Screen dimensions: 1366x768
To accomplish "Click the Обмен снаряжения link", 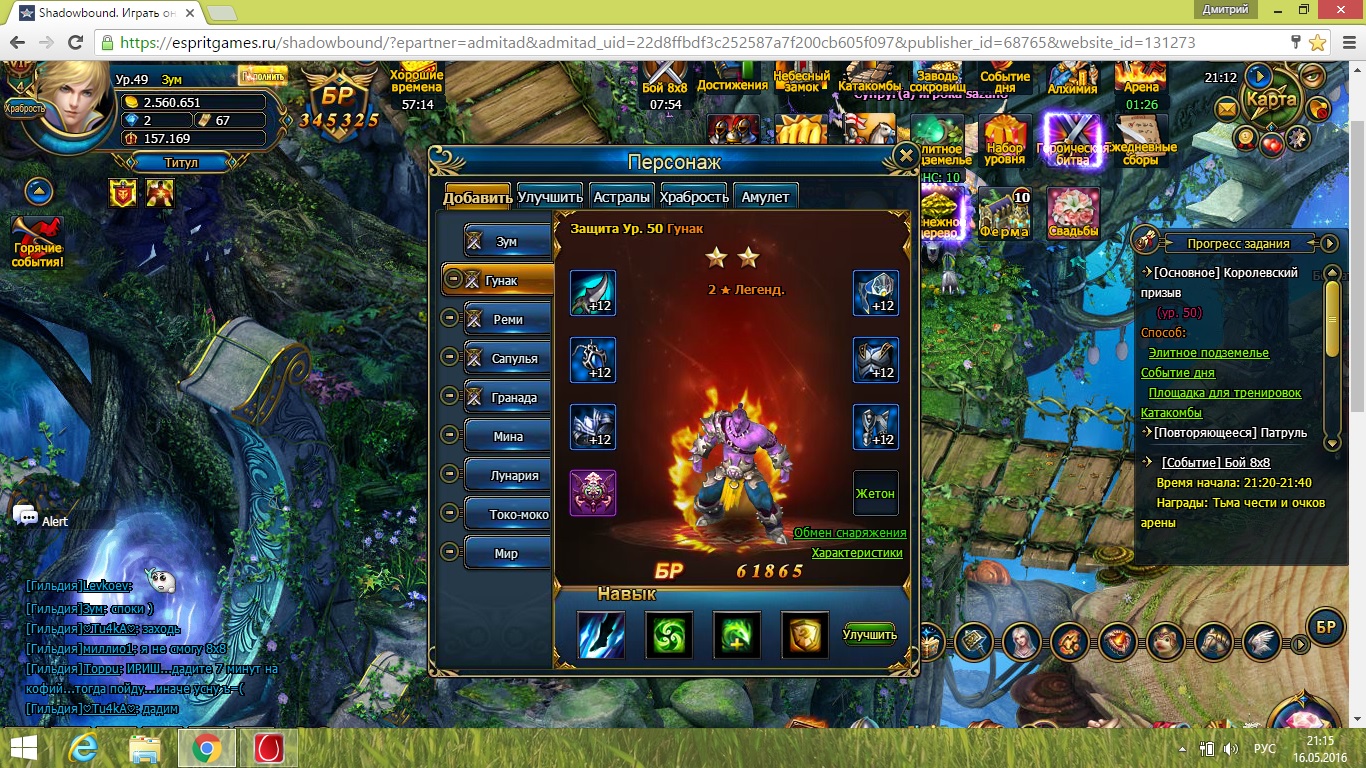I will pyautogui.click(x=850, y=533).
